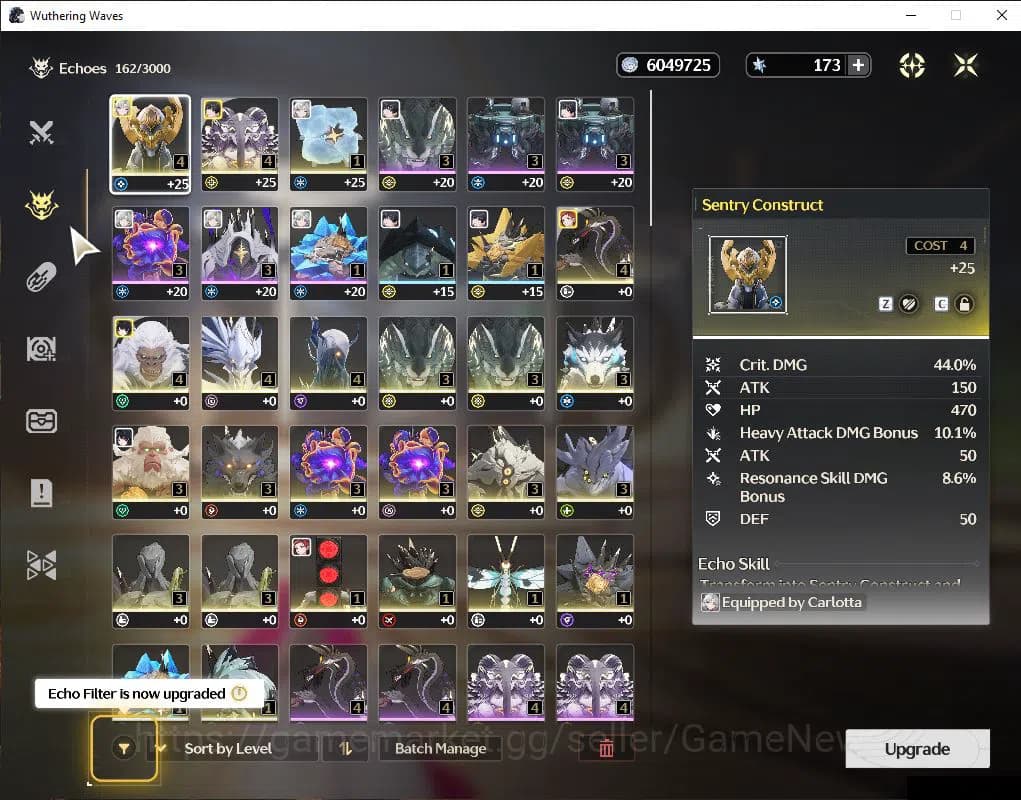Screen dimensions: 1021x800
Task: Switch to the treasure chest tab
Action: point(41,421)
